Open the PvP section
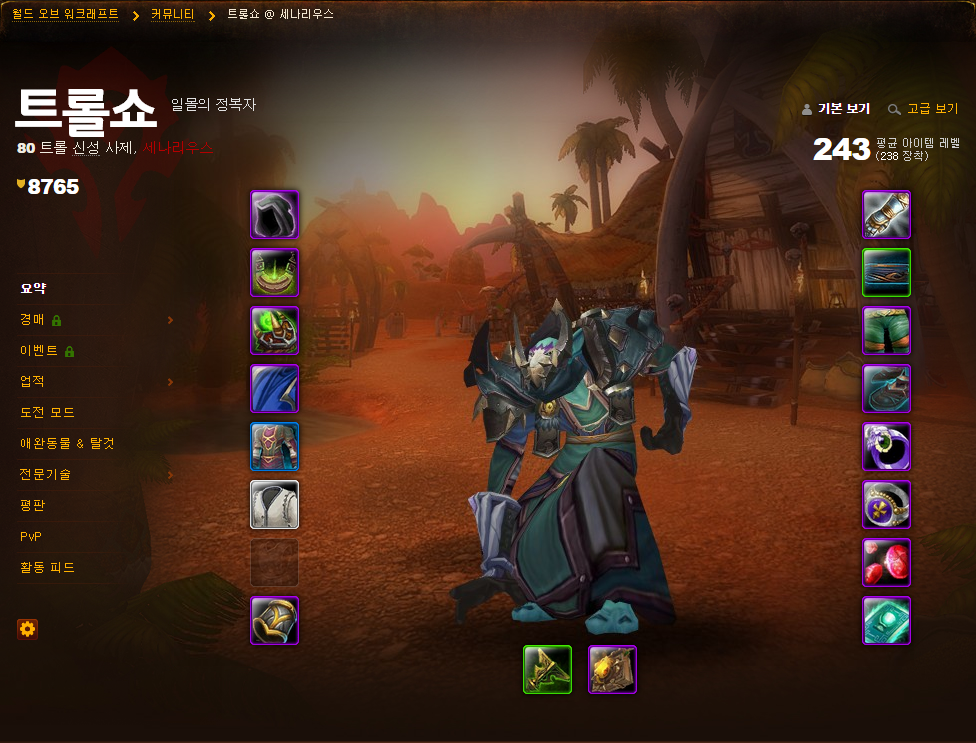This screenshot has width=976, height=743. 31,536
